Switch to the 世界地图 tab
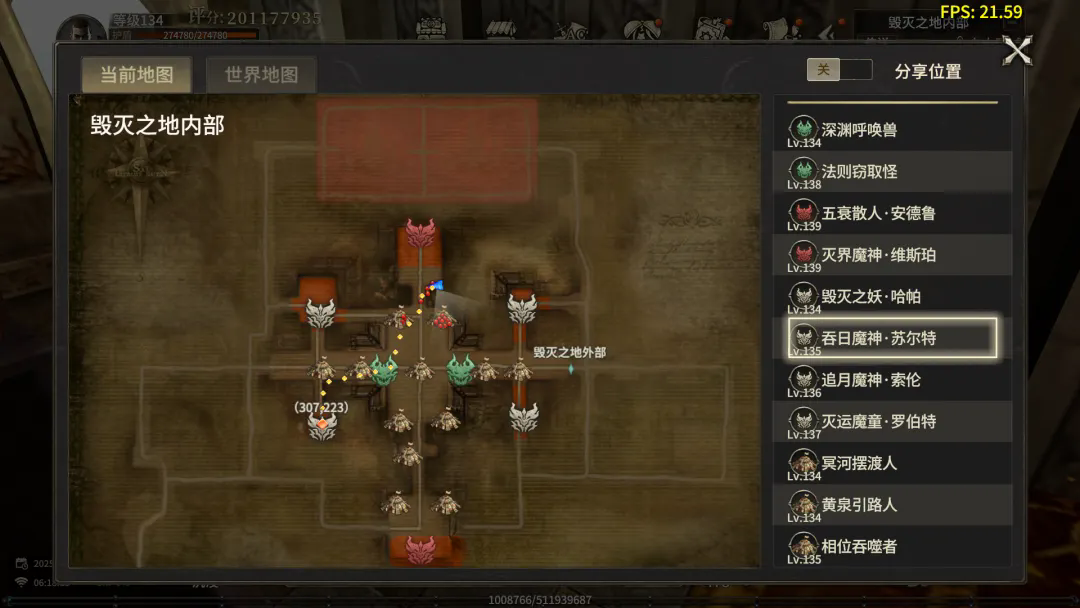The height and width of the screenshot is (608, 1080). (261, 75)
